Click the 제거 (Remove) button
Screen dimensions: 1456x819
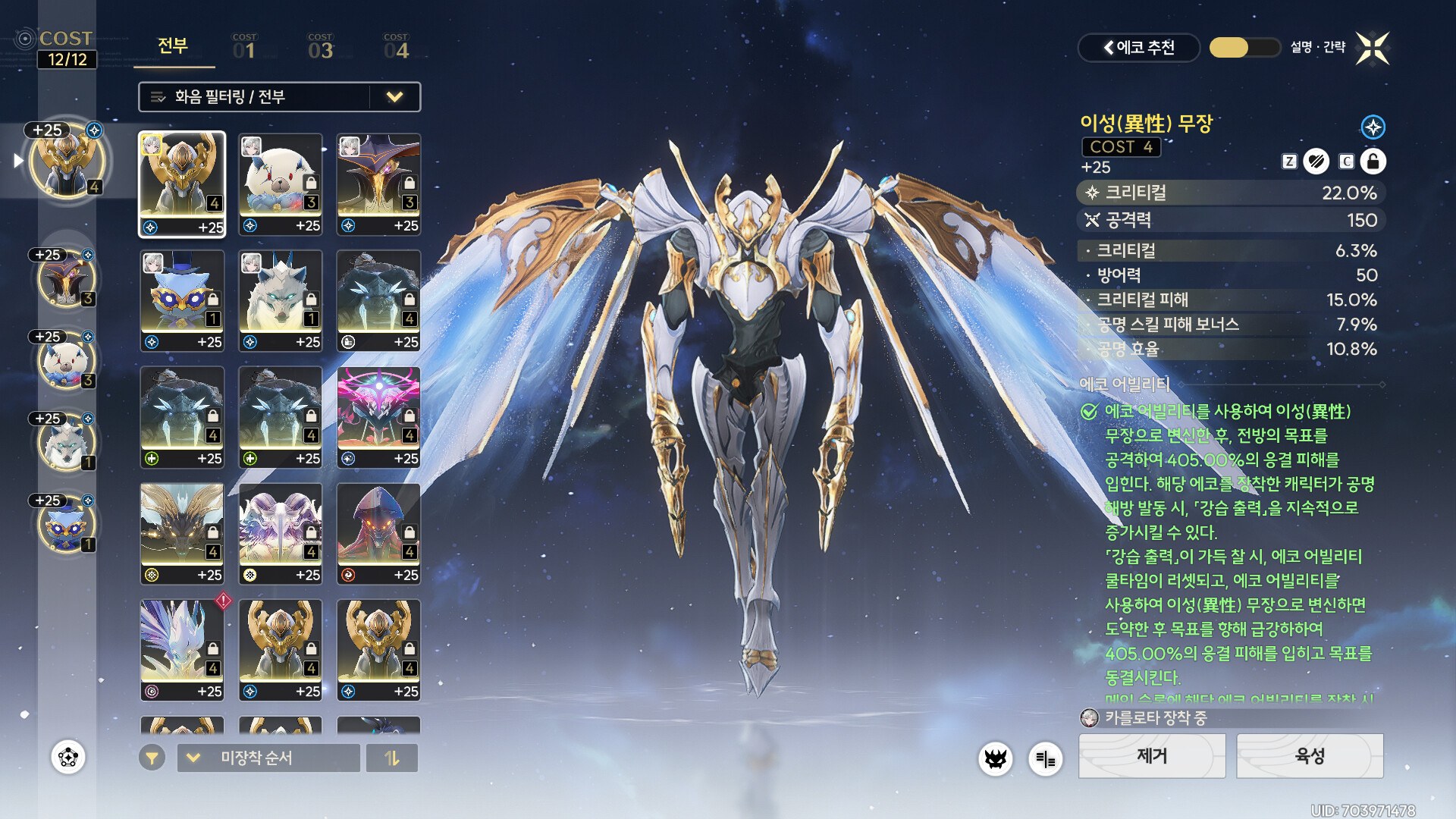pos(1151,756)
